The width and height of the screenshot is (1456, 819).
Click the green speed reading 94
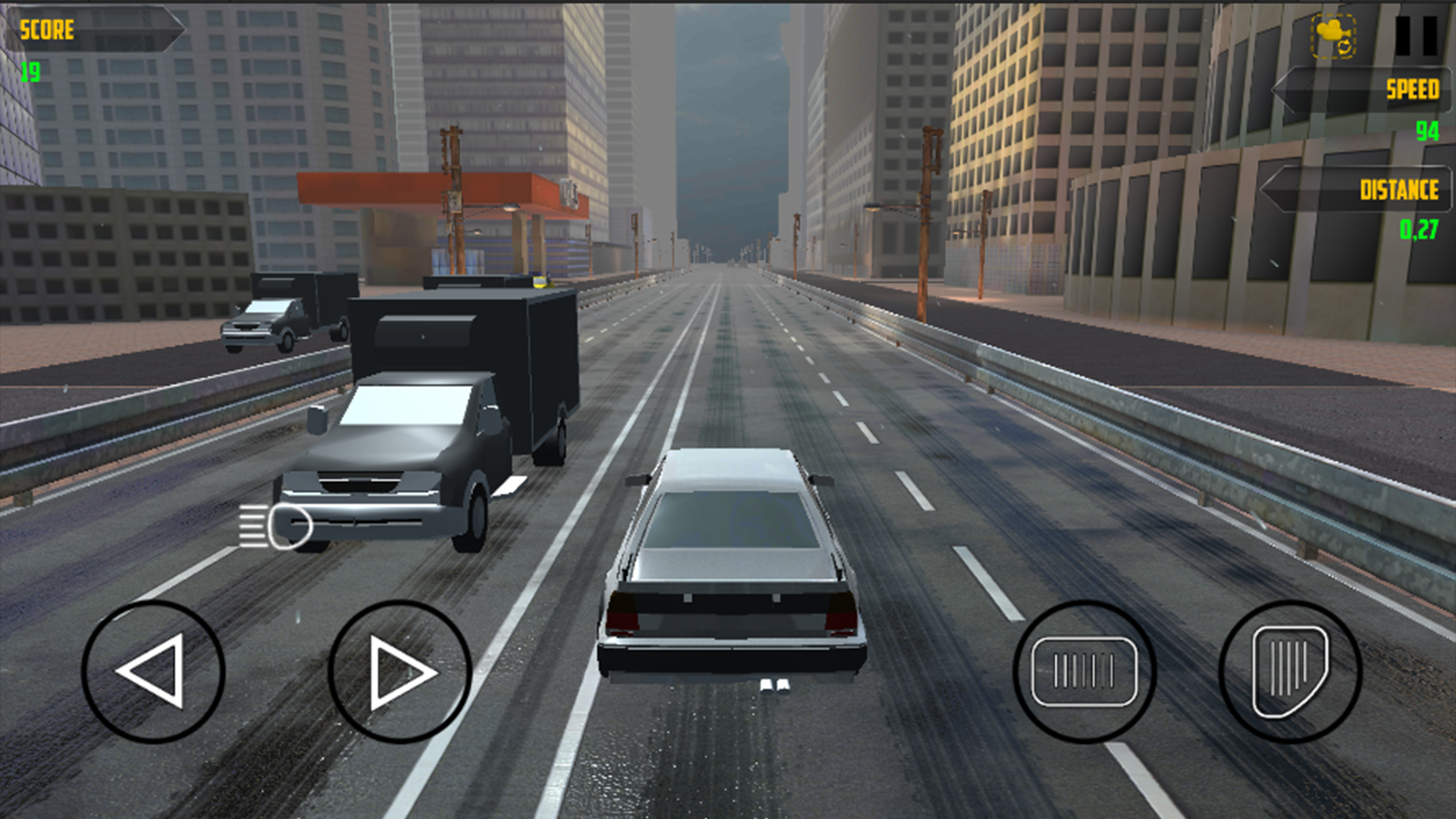(x=1429, y=130)
